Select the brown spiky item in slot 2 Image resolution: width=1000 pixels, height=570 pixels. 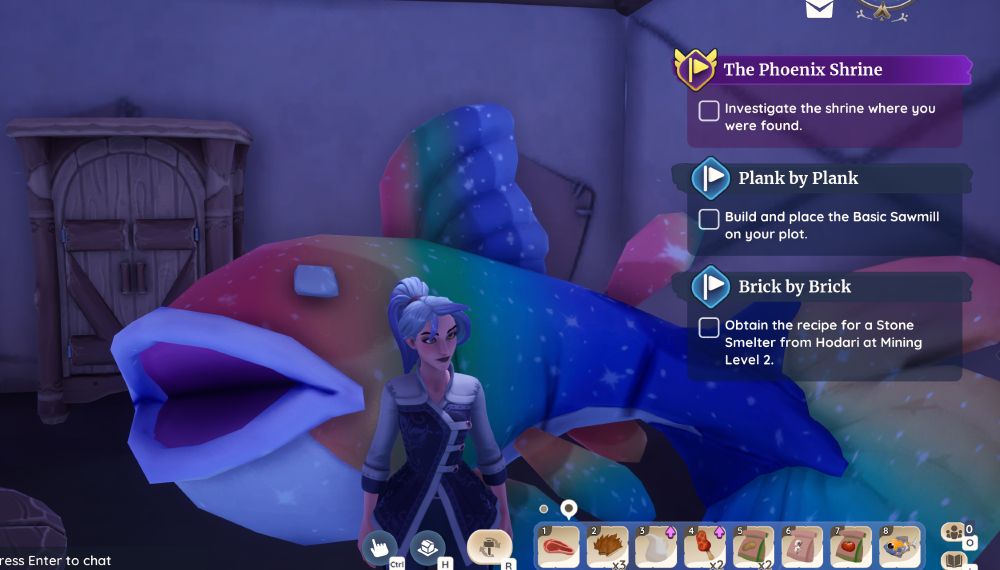[607, 547]
